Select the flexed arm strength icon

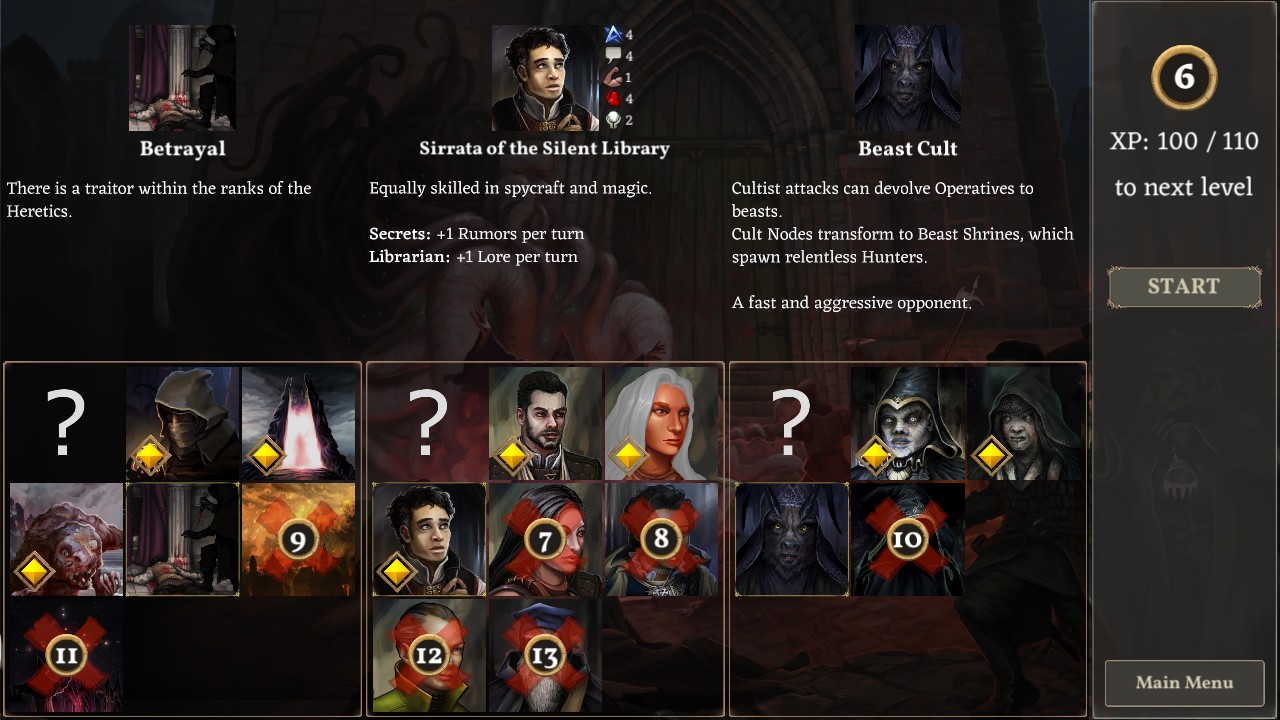coord(613,77)
